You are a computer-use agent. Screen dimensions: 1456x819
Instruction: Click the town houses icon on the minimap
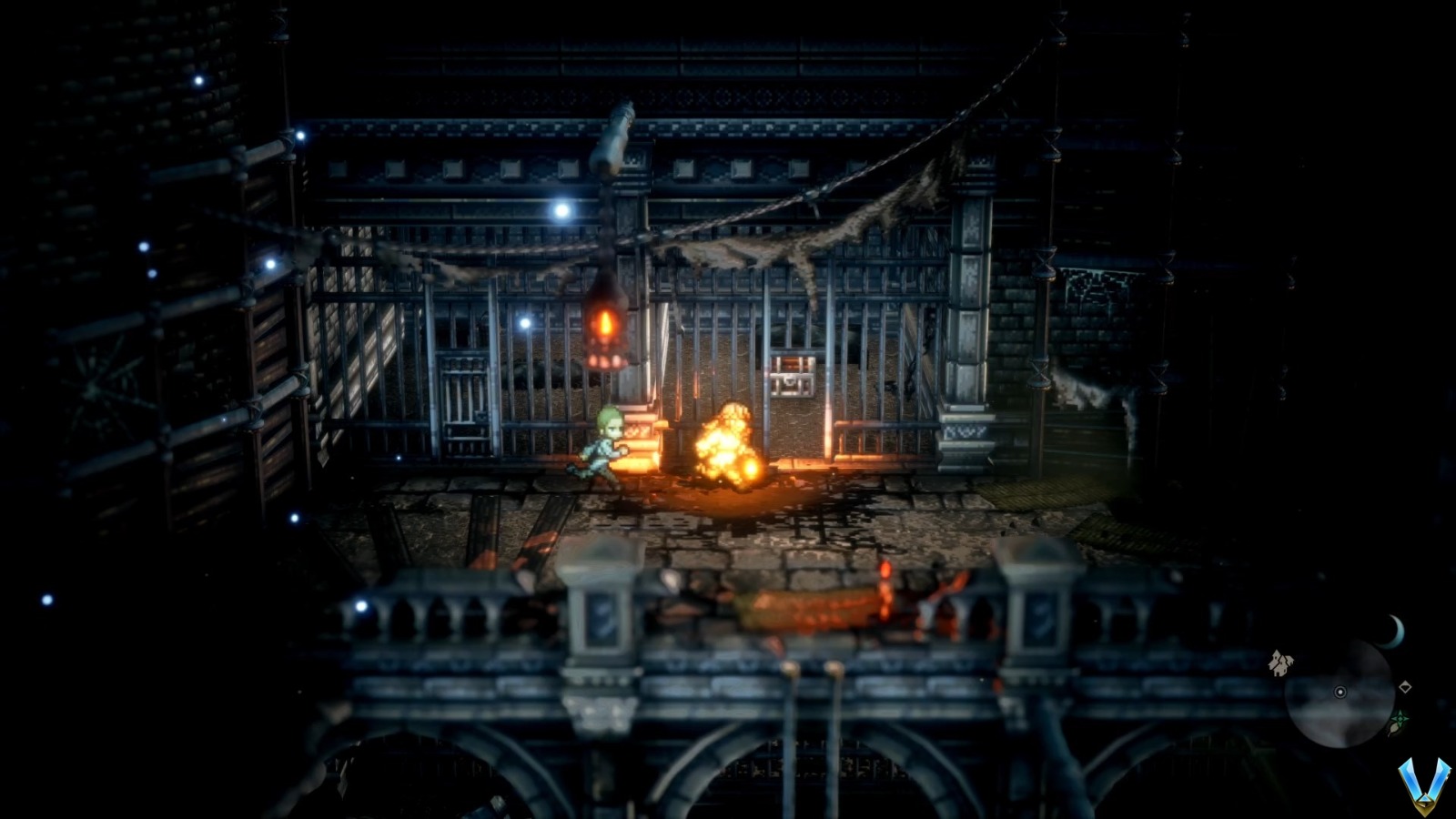[x=1279, y=663]
